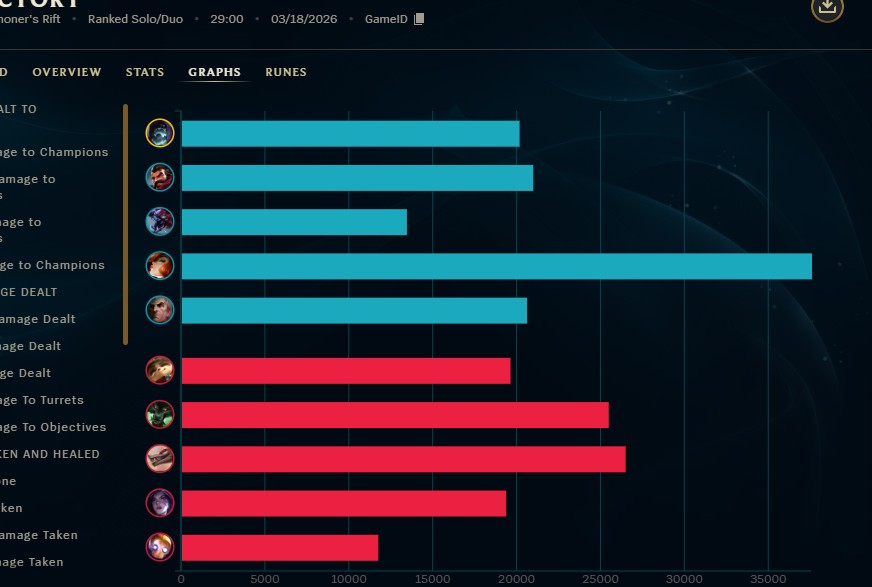Open the Stats tab
872x587 pixels.
[145, 72]
